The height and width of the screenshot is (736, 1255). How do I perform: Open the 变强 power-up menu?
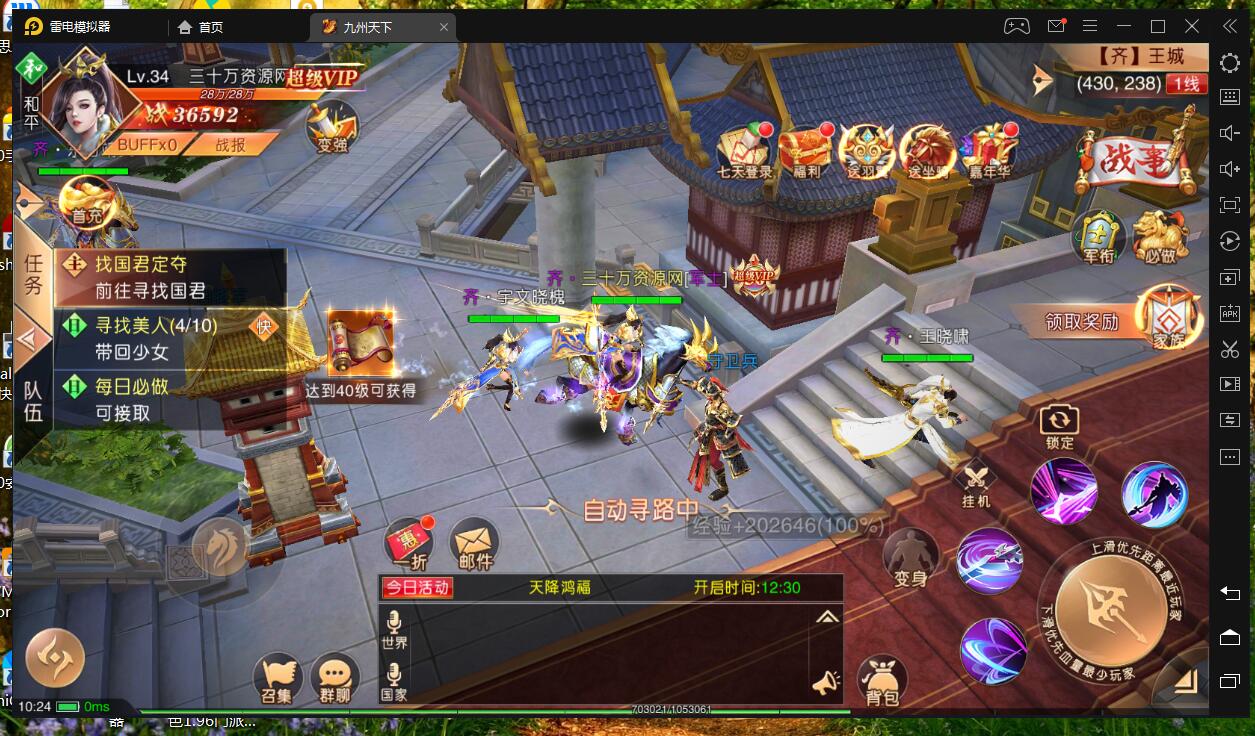[x=332, y=127]
